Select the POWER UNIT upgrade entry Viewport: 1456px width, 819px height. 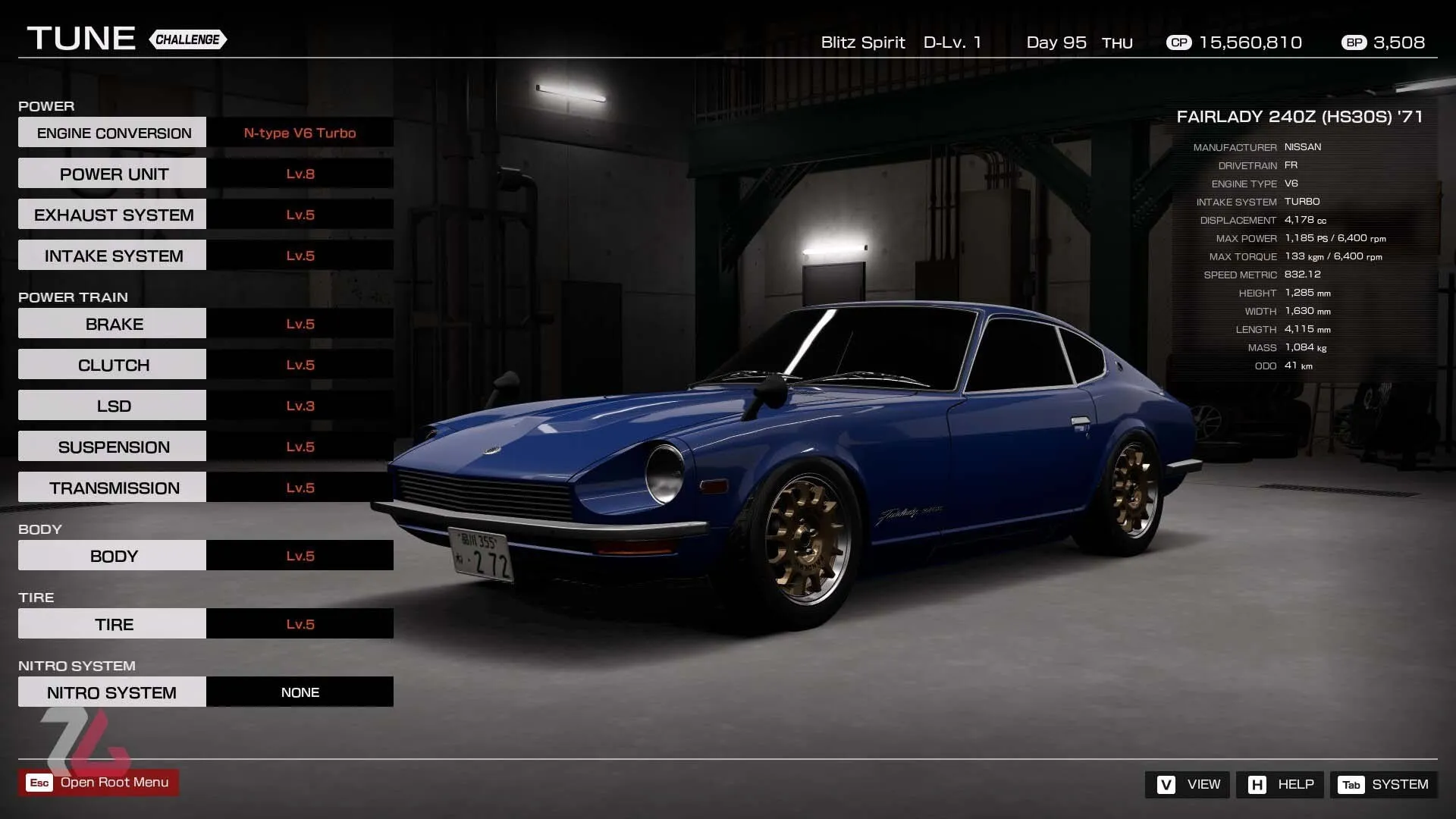112,173
